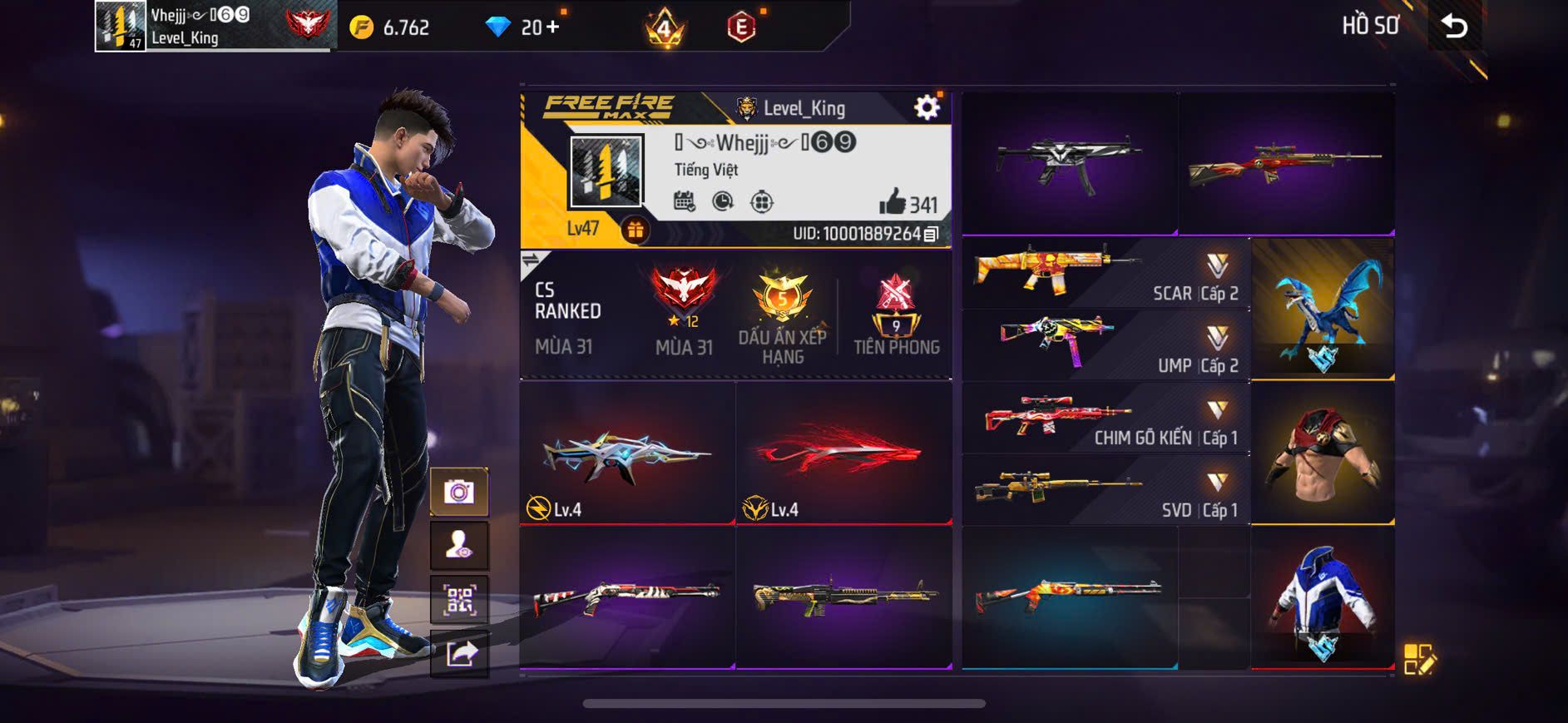Open the blue jacket outfit tile

click(x=1323, y=597)
